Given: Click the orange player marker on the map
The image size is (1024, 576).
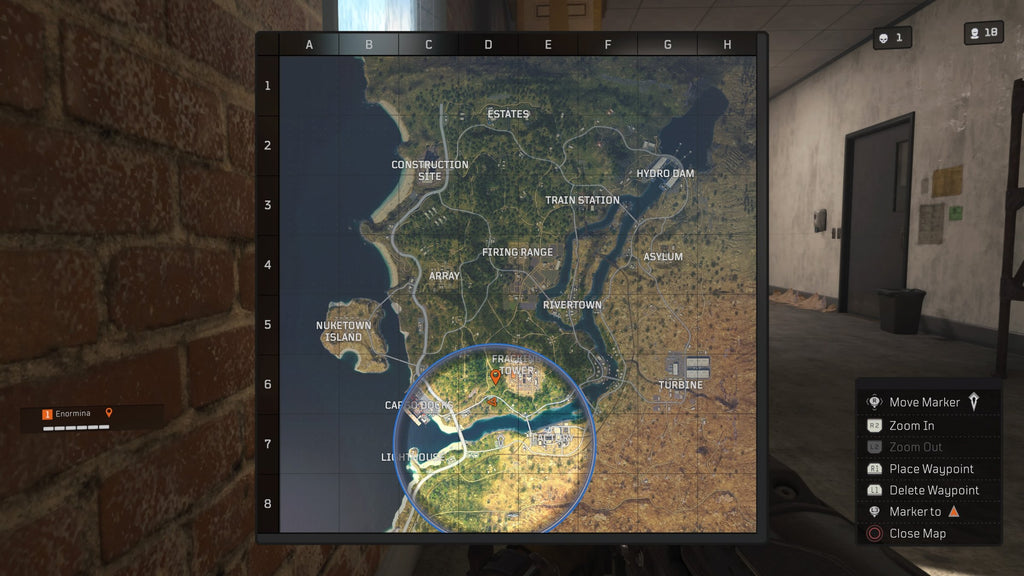Looking at the screenshot, I should 494,377.
